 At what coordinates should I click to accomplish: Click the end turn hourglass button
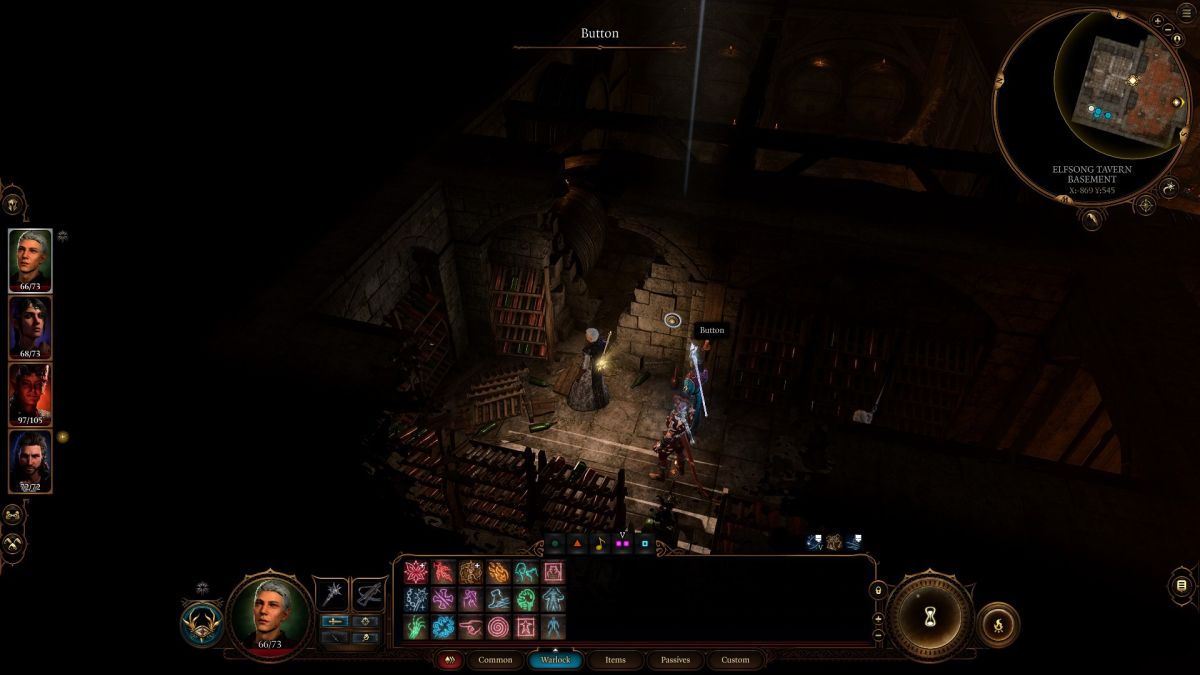(x=930, y=613)
